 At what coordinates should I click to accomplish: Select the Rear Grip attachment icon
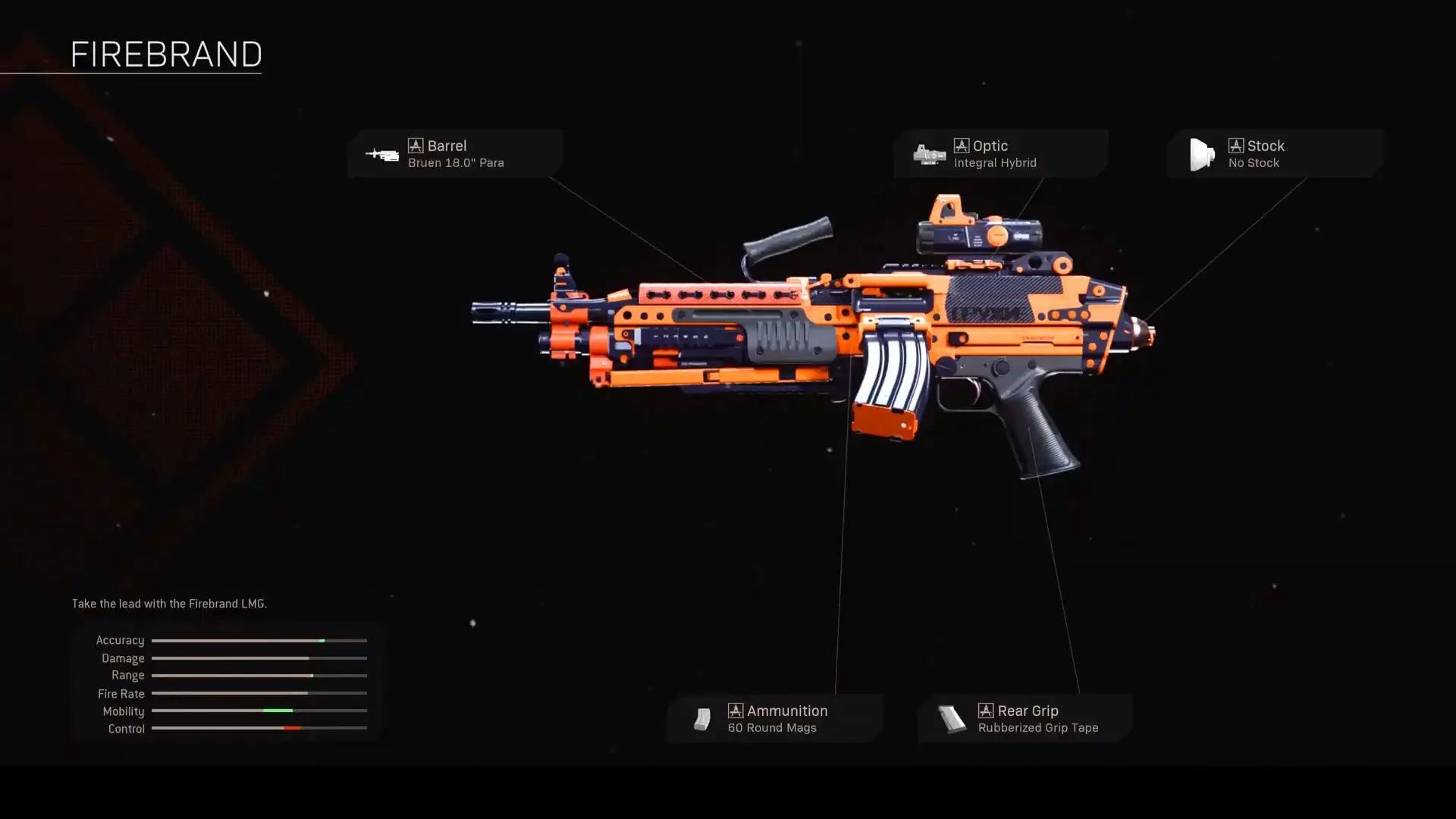(x=953, y=718)
